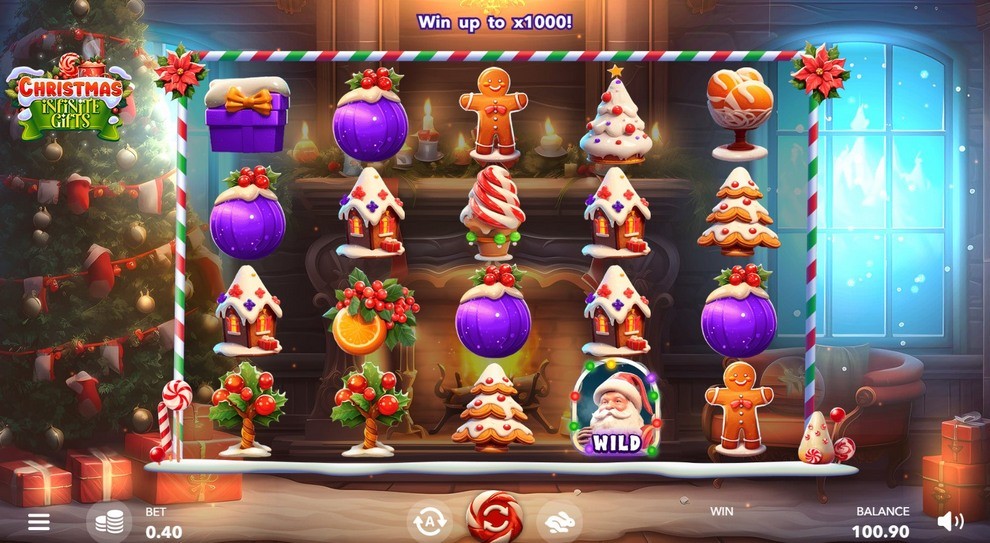
Task: Open the hamburger menu
Action: (x=38, y=521)
